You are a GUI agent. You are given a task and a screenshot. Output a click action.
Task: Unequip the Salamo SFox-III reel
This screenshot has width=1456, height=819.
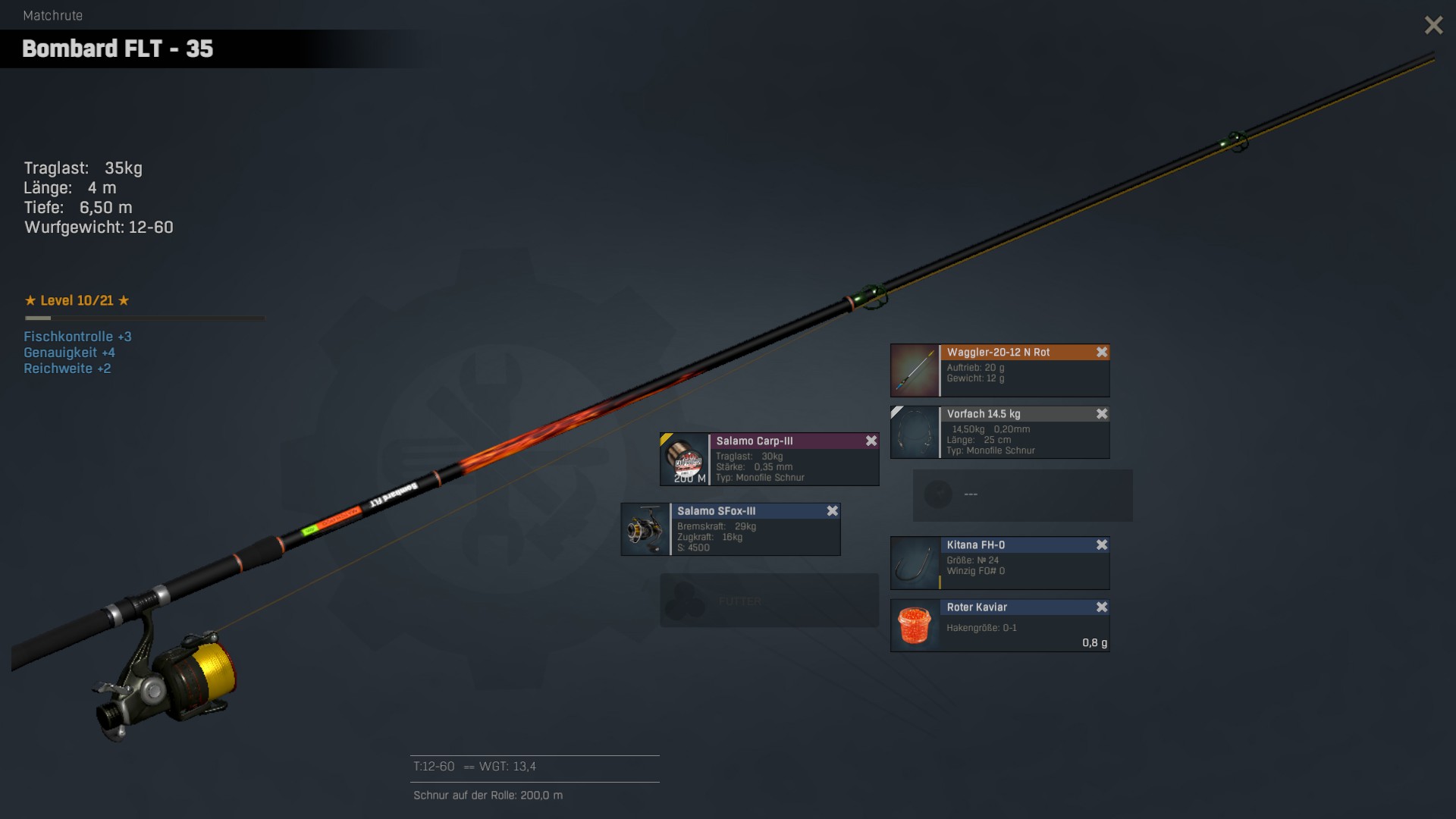[832, 511]
